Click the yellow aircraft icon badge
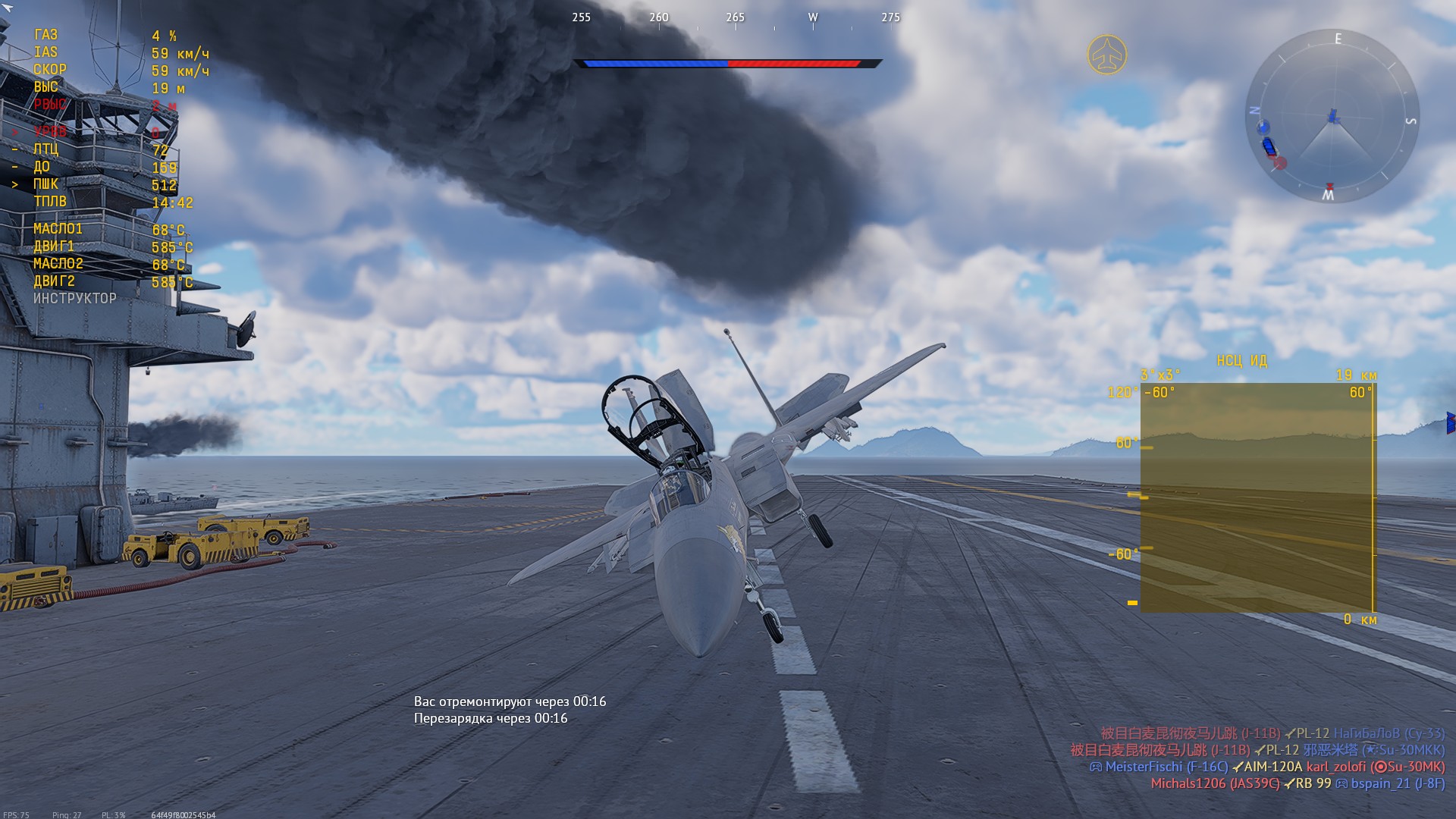The image size is (1456, 819). 1106,55
